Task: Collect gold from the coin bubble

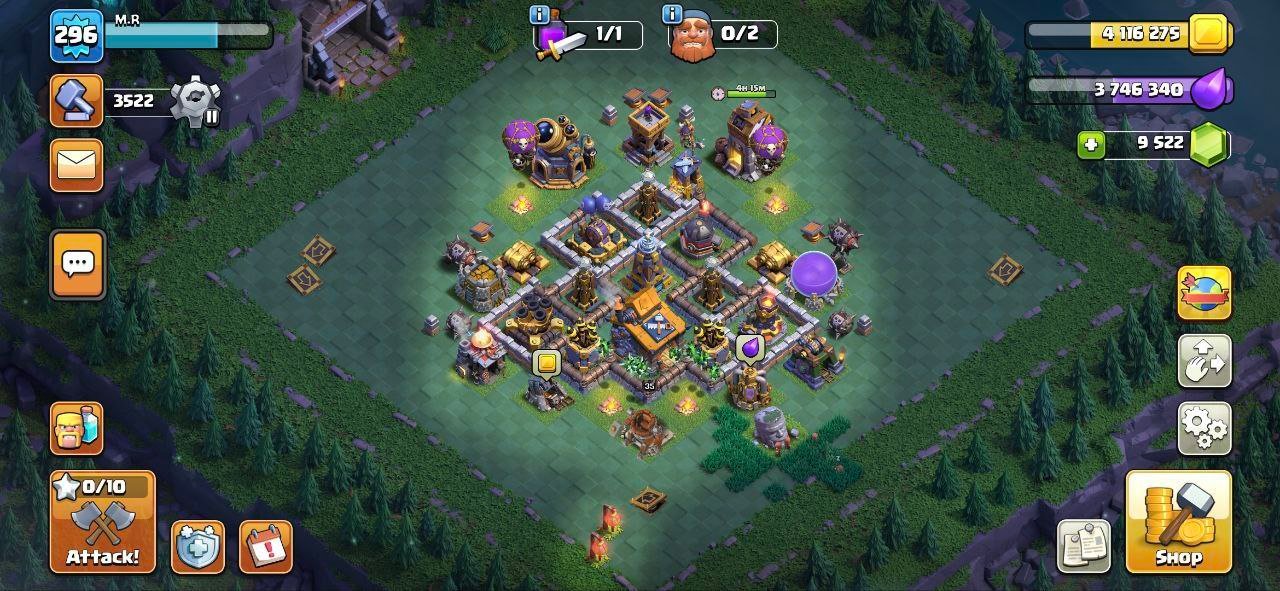Action: [546, 363]
